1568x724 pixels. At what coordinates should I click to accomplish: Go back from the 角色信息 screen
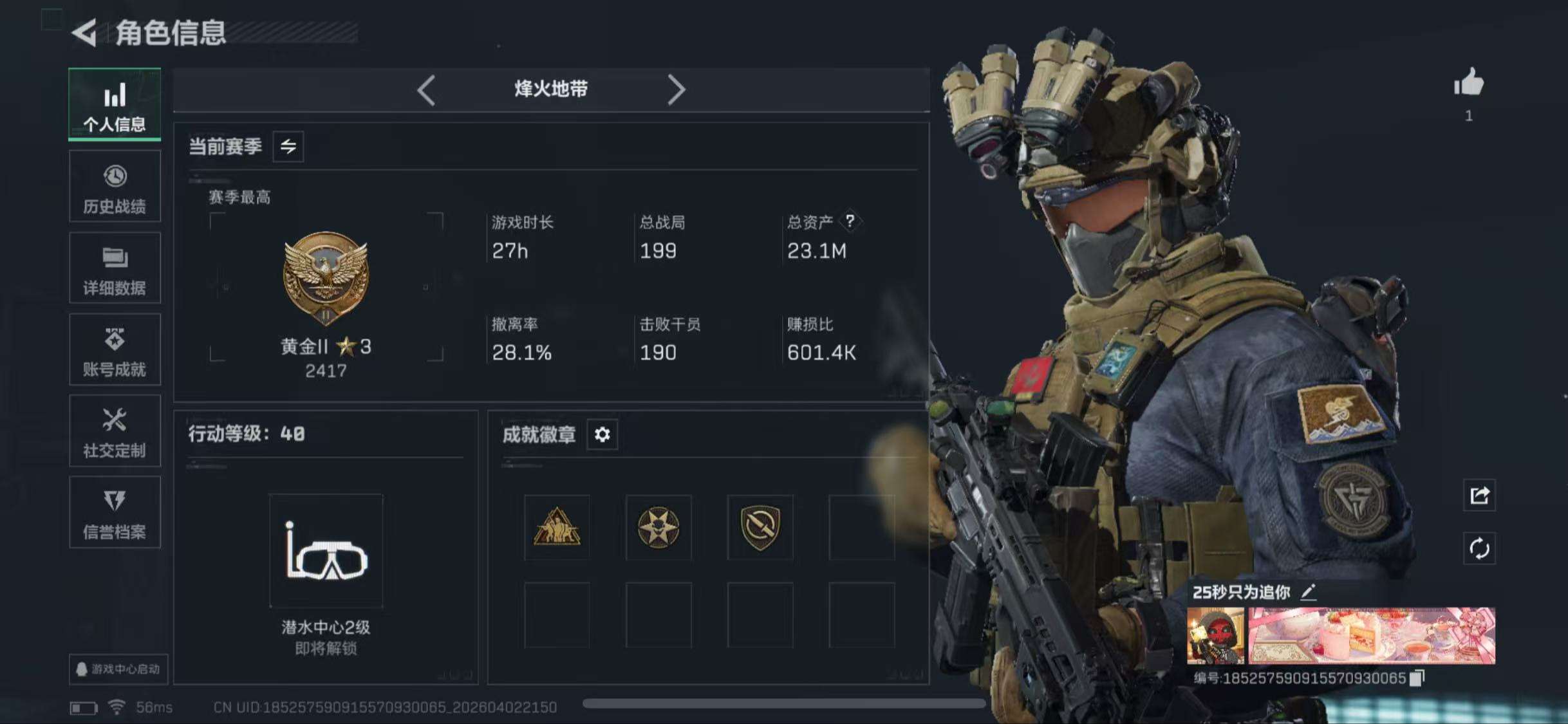pos(84,32)
